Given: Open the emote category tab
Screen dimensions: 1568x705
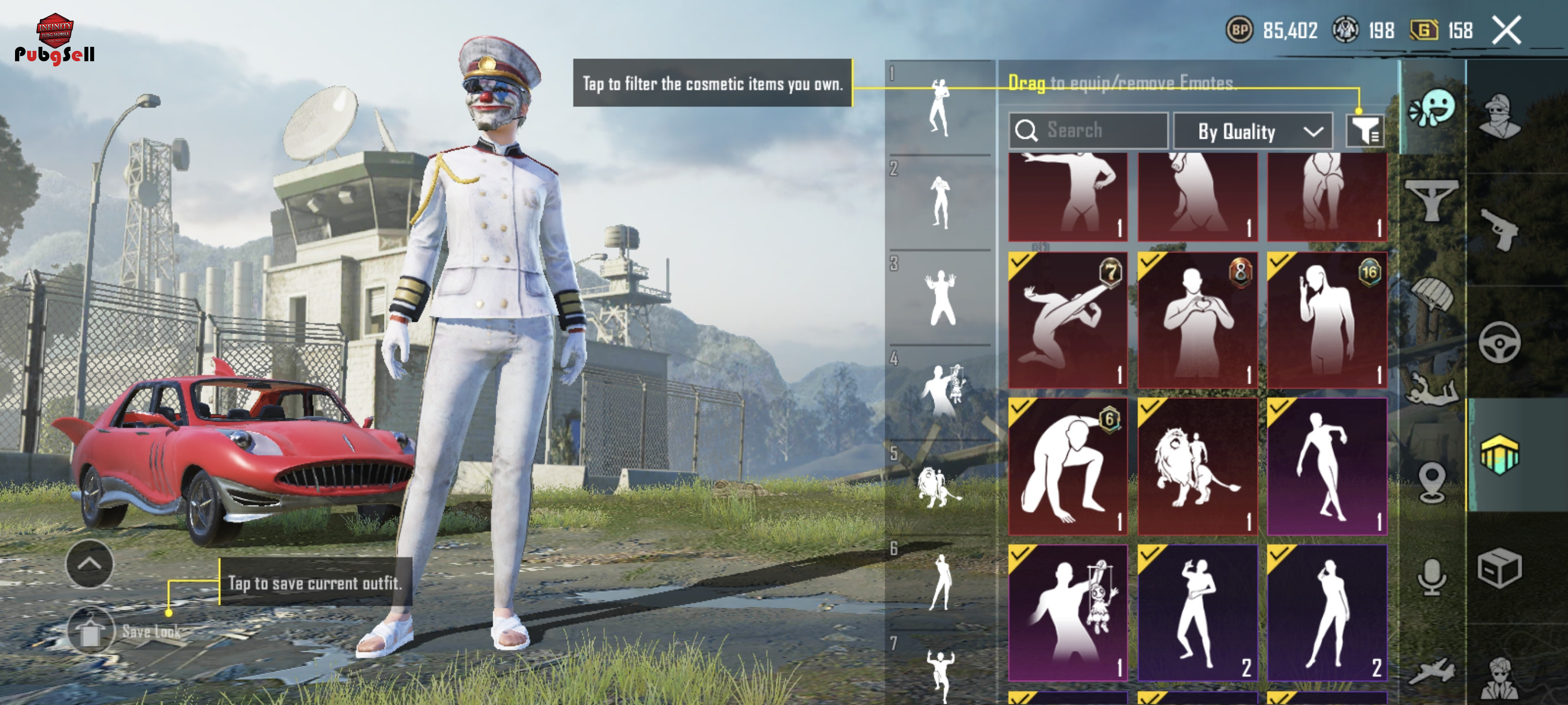Looking at the screenshot, I should point(1432,108).
